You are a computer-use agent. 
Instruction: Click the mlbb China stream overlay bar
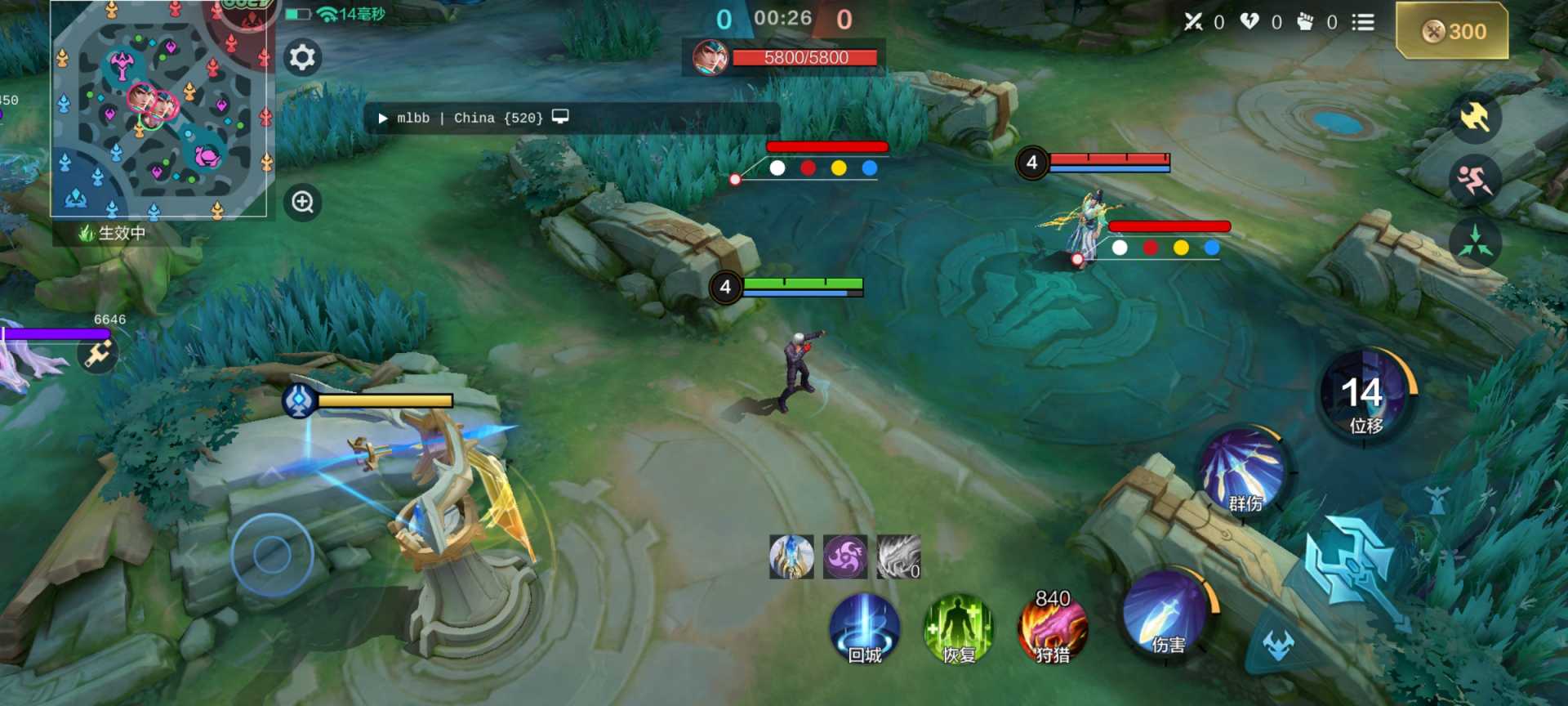coord(572,118)
